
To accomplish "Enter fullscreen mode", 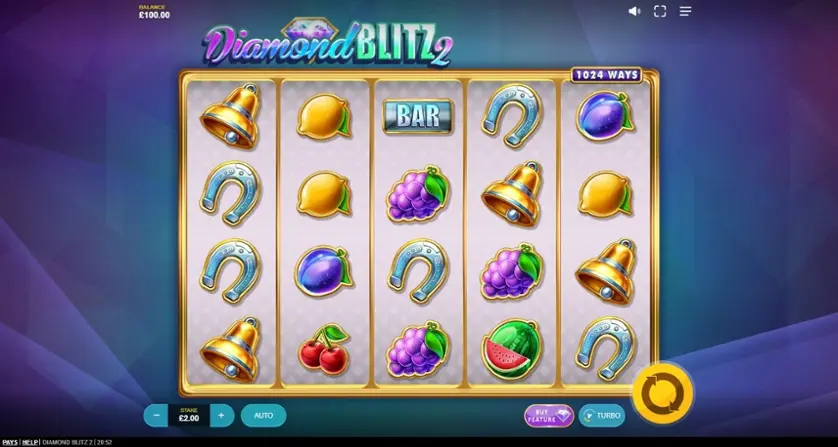I will pyautogui.click(x=660, y=11).
